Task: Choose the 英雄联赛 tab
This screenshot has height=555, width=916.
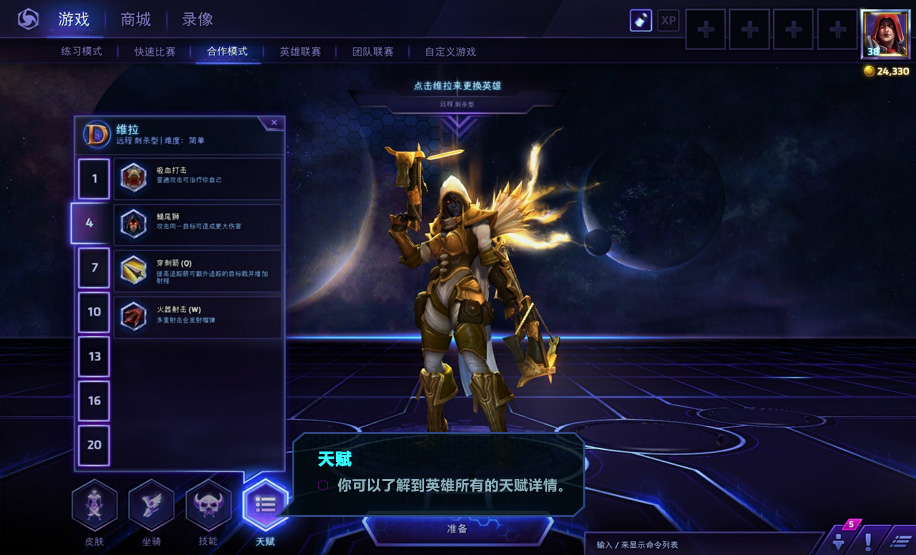Action: click(300, 52)
